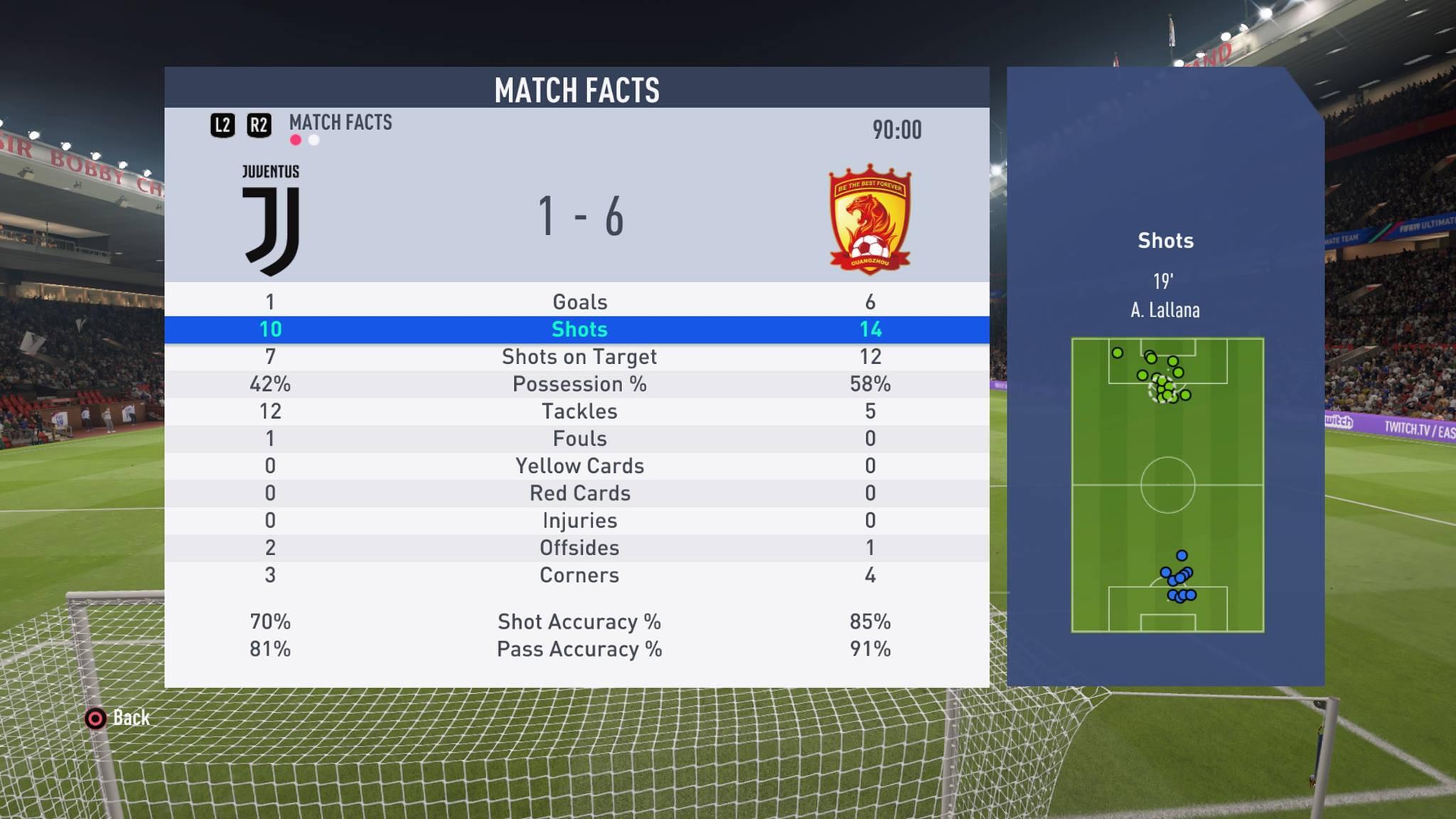Select the Offsides stat row
The width and height of the screenshot is (1456, 819).
click(579, 548)
